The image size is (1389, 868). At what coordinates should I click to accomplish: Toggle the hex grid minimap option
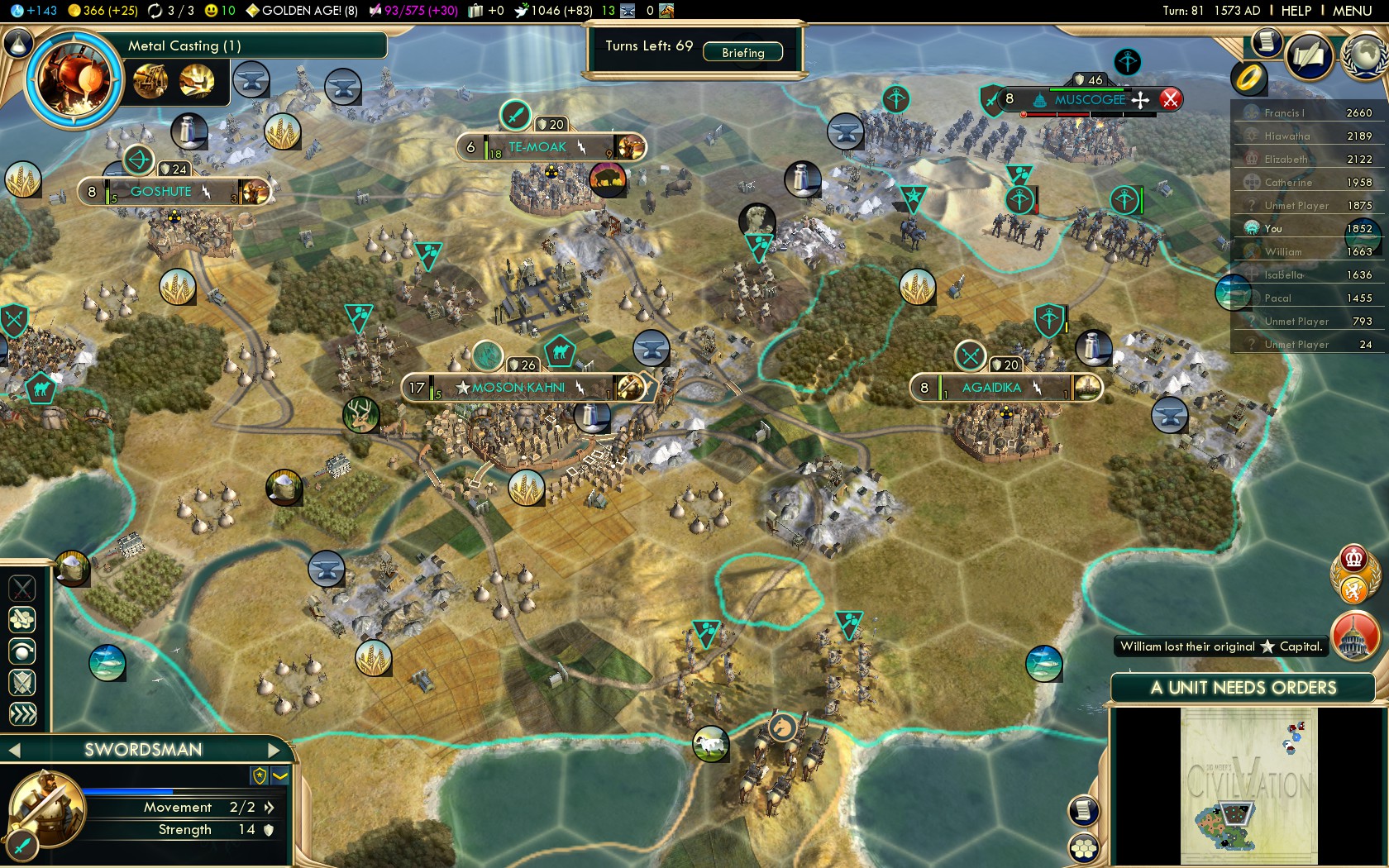click(1083, 847)
